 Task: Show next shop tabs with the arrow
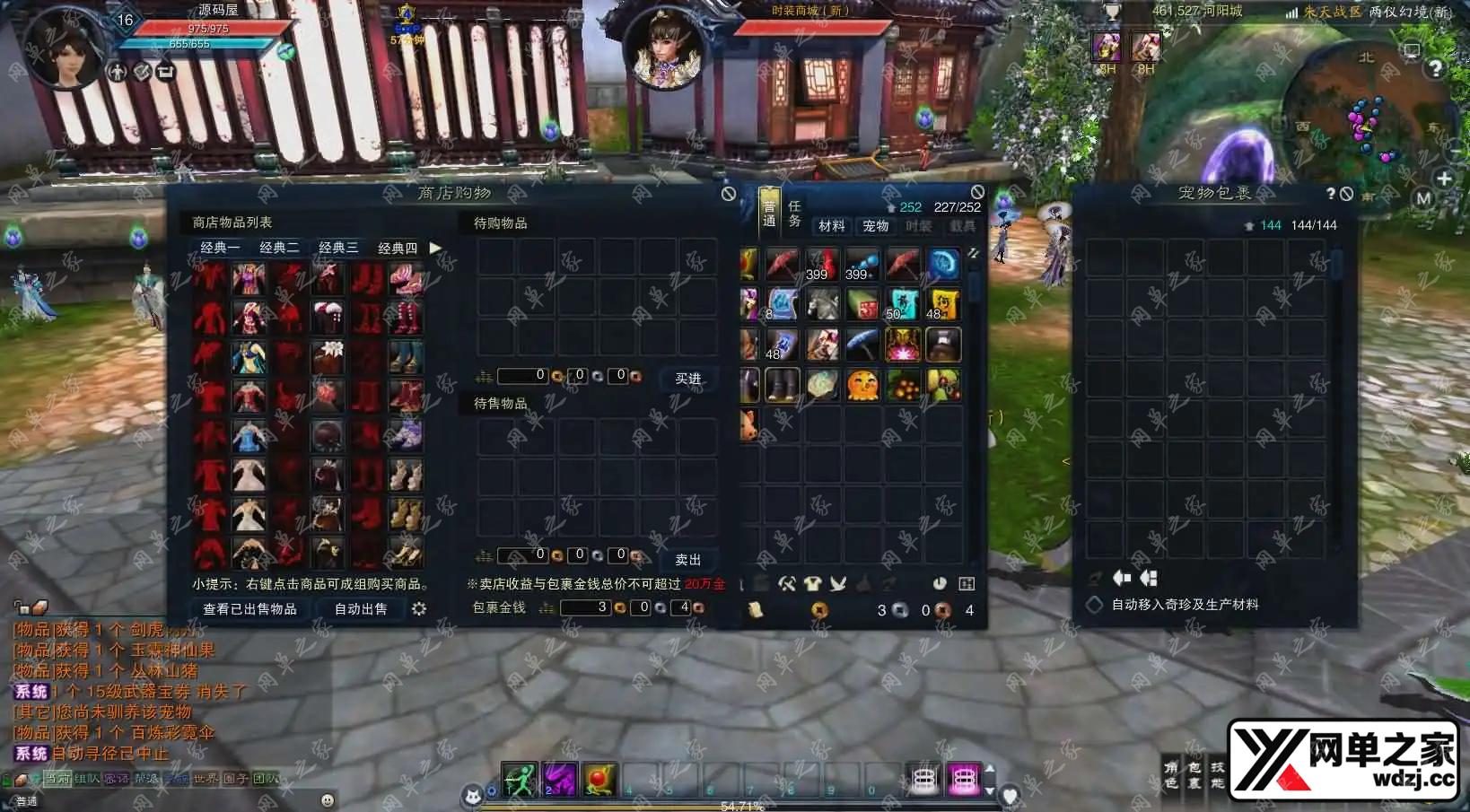pos(436,248)
